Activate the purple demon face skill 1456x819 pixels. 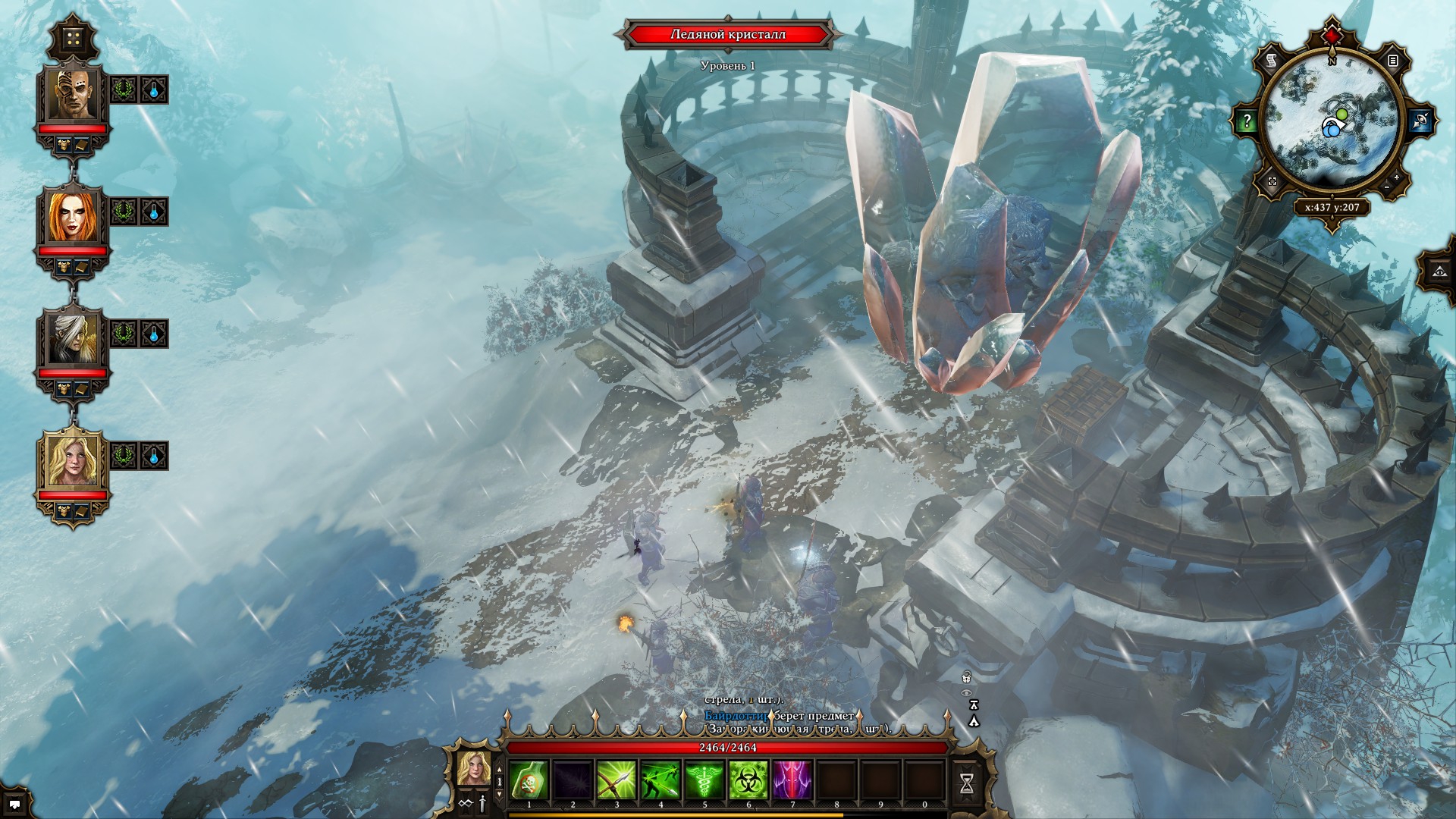(792, 780)
